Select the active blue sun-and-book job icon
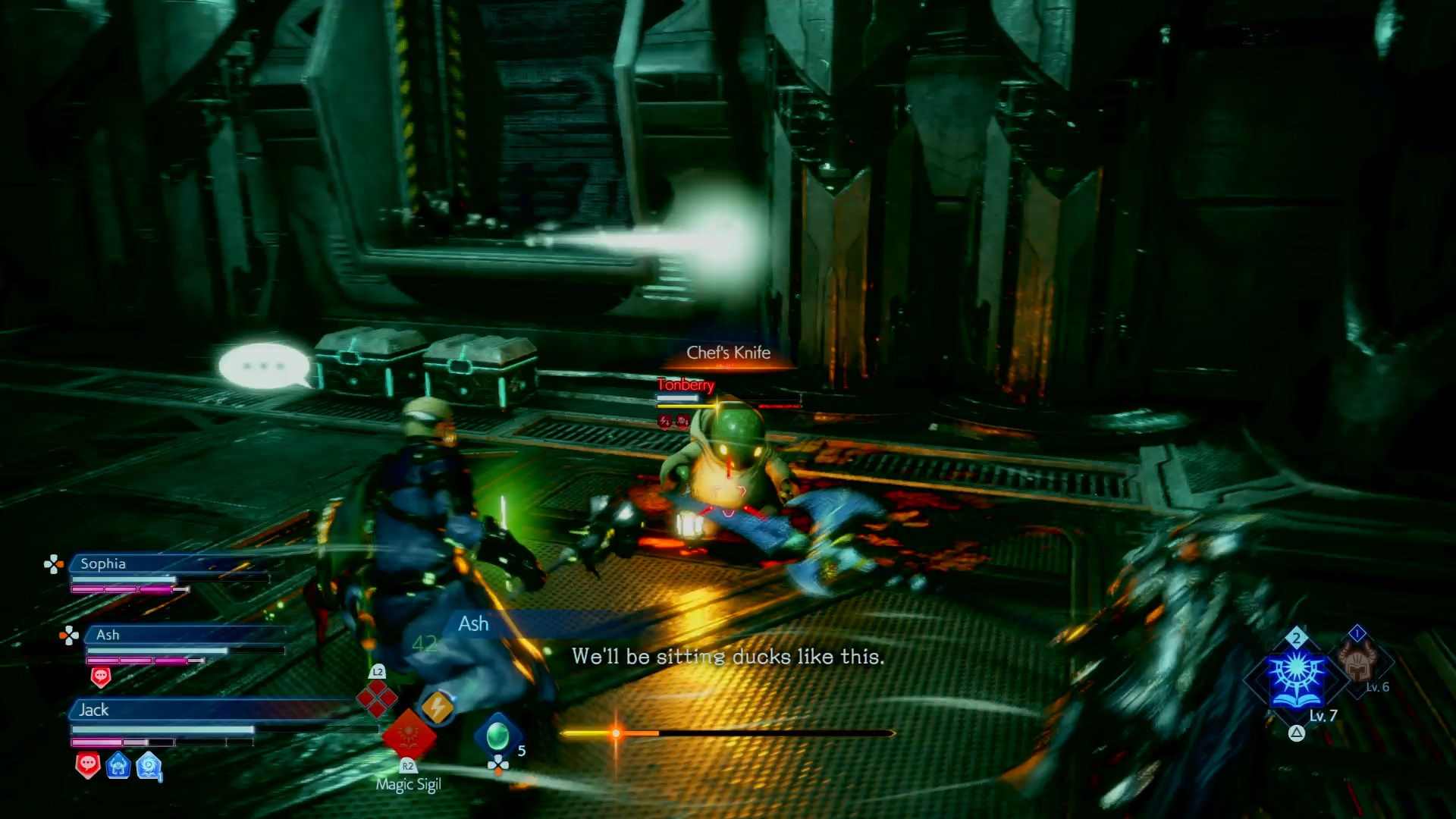The width and height of the screenshot is (1456, 819). [1297, 677]
